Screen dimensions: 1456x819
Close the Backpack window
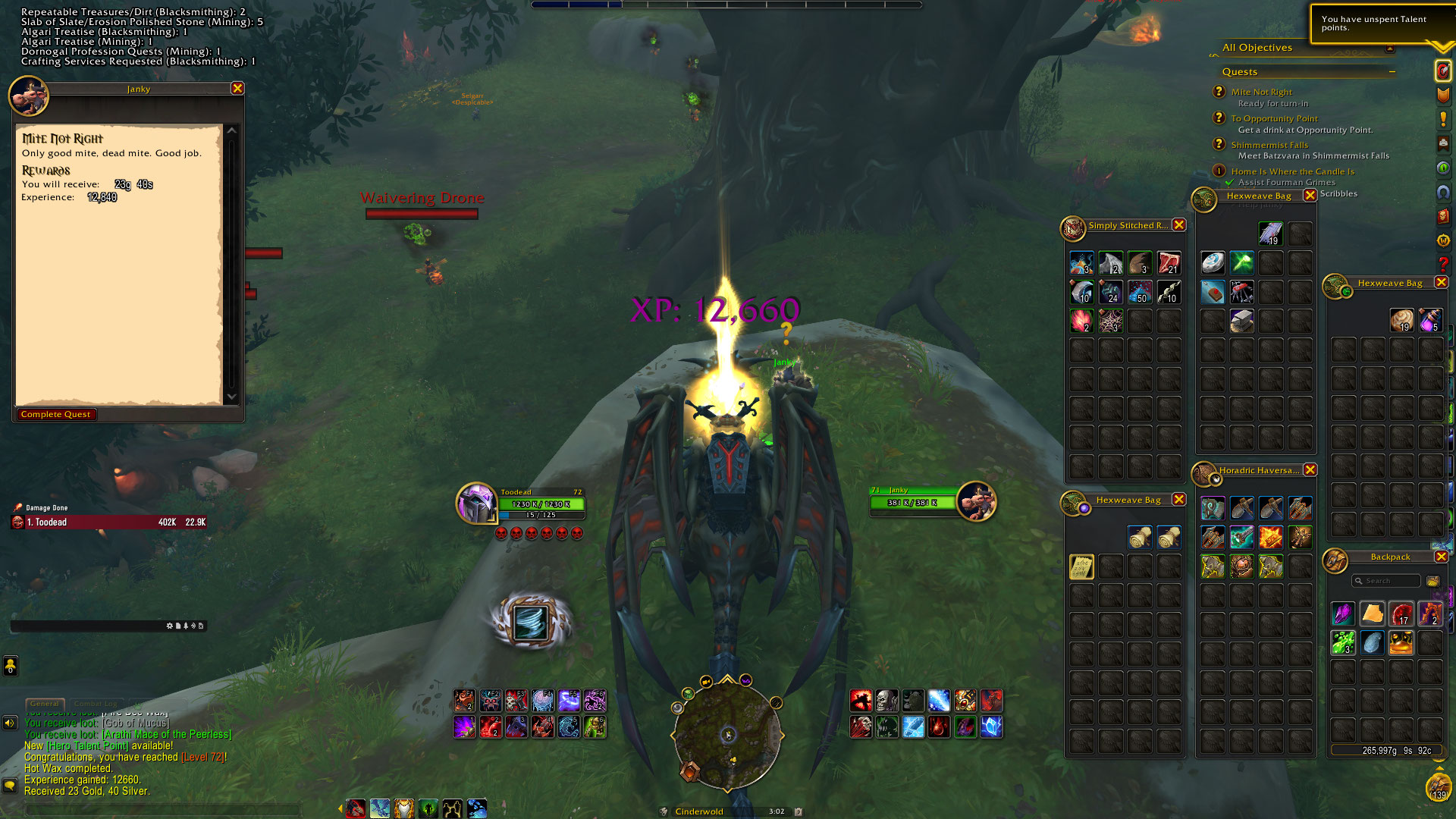coord(1441,557)
